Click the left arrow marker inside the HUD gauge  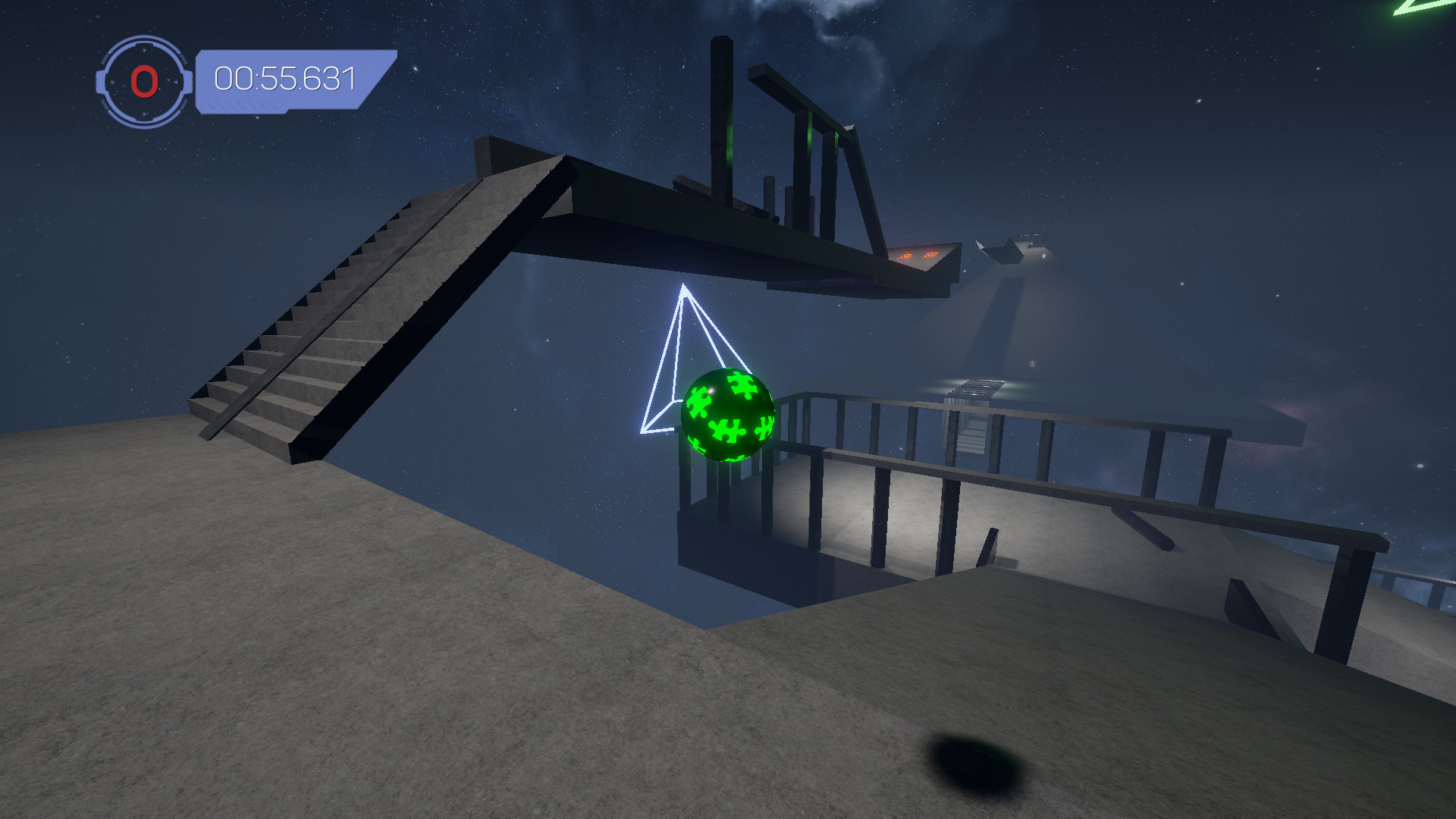112,82
